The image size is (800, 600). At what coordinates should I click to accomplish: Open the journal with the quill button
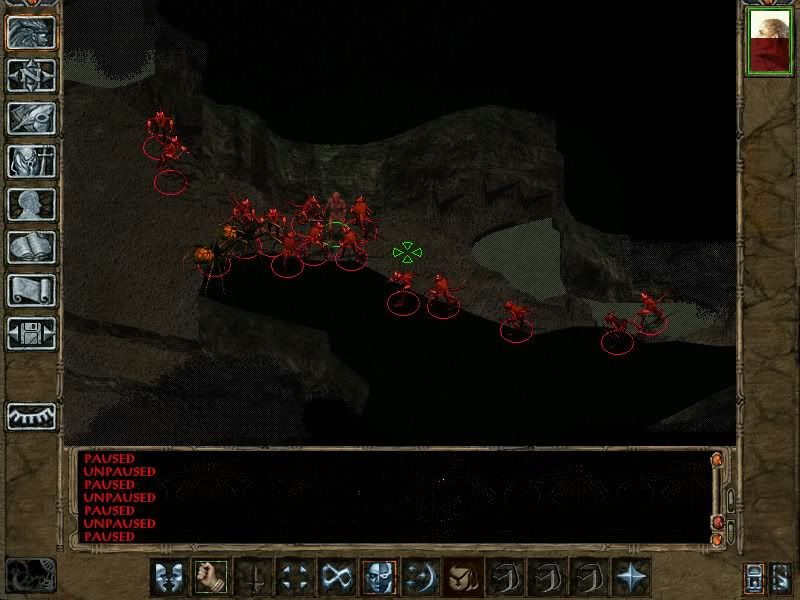coord(30,118)
